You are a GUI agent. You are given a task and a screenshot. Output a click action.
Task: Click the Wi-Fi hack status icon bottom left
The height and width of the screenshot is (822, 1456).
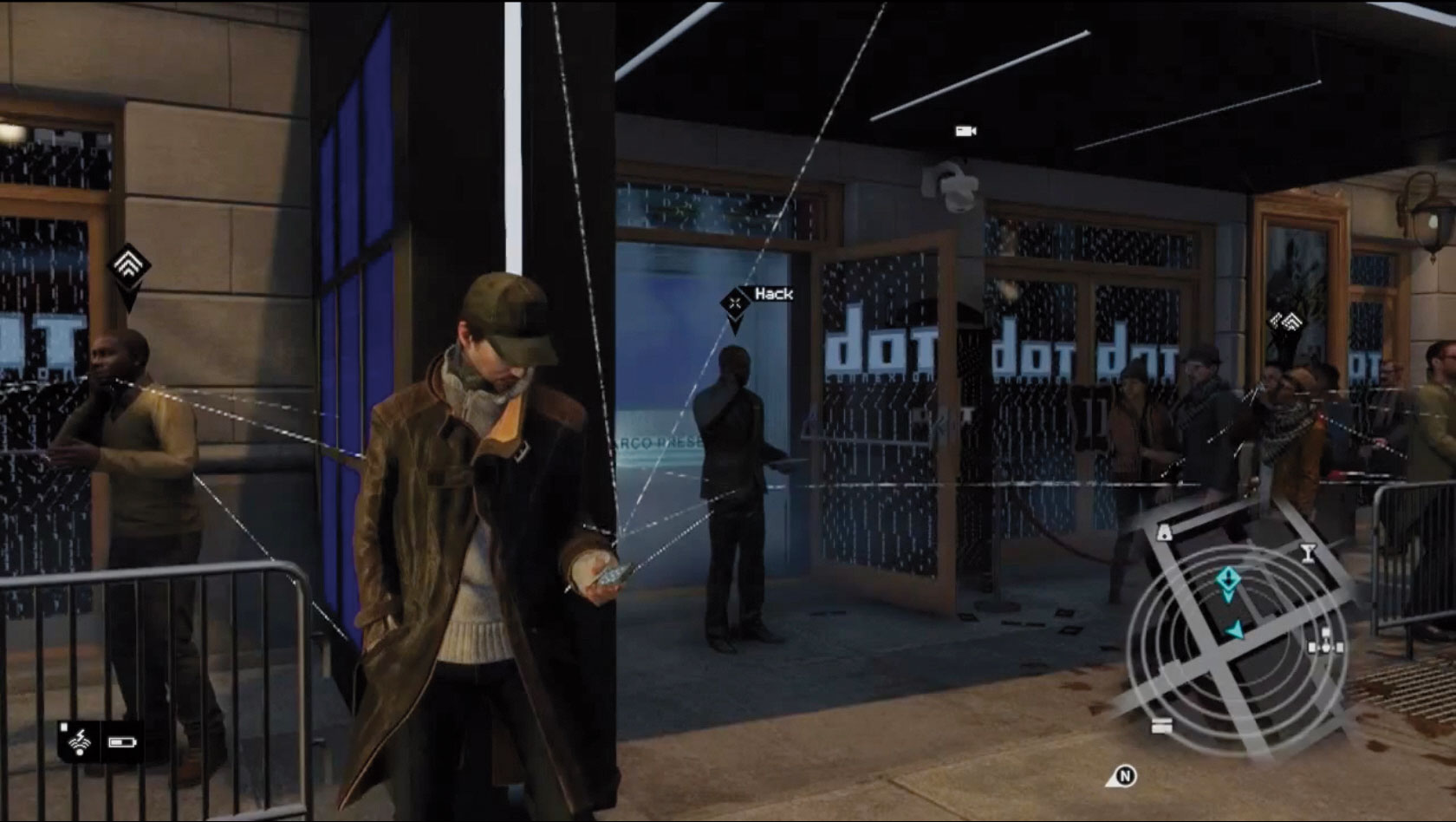tap(80, 741)
